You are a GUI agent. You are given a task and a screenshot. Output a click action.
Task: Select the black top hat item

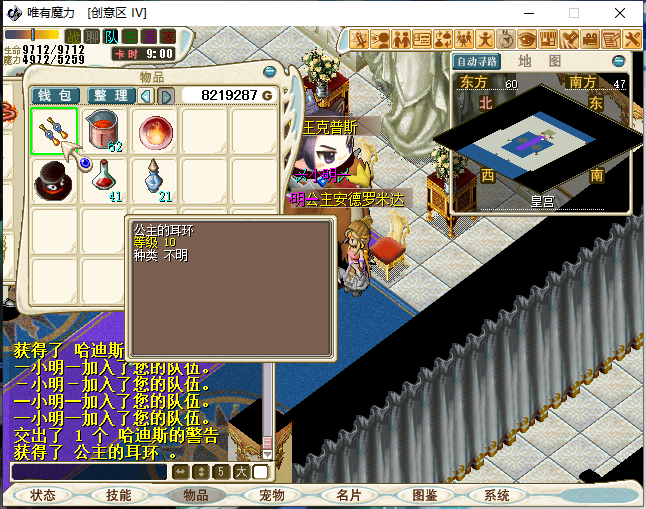53,181
